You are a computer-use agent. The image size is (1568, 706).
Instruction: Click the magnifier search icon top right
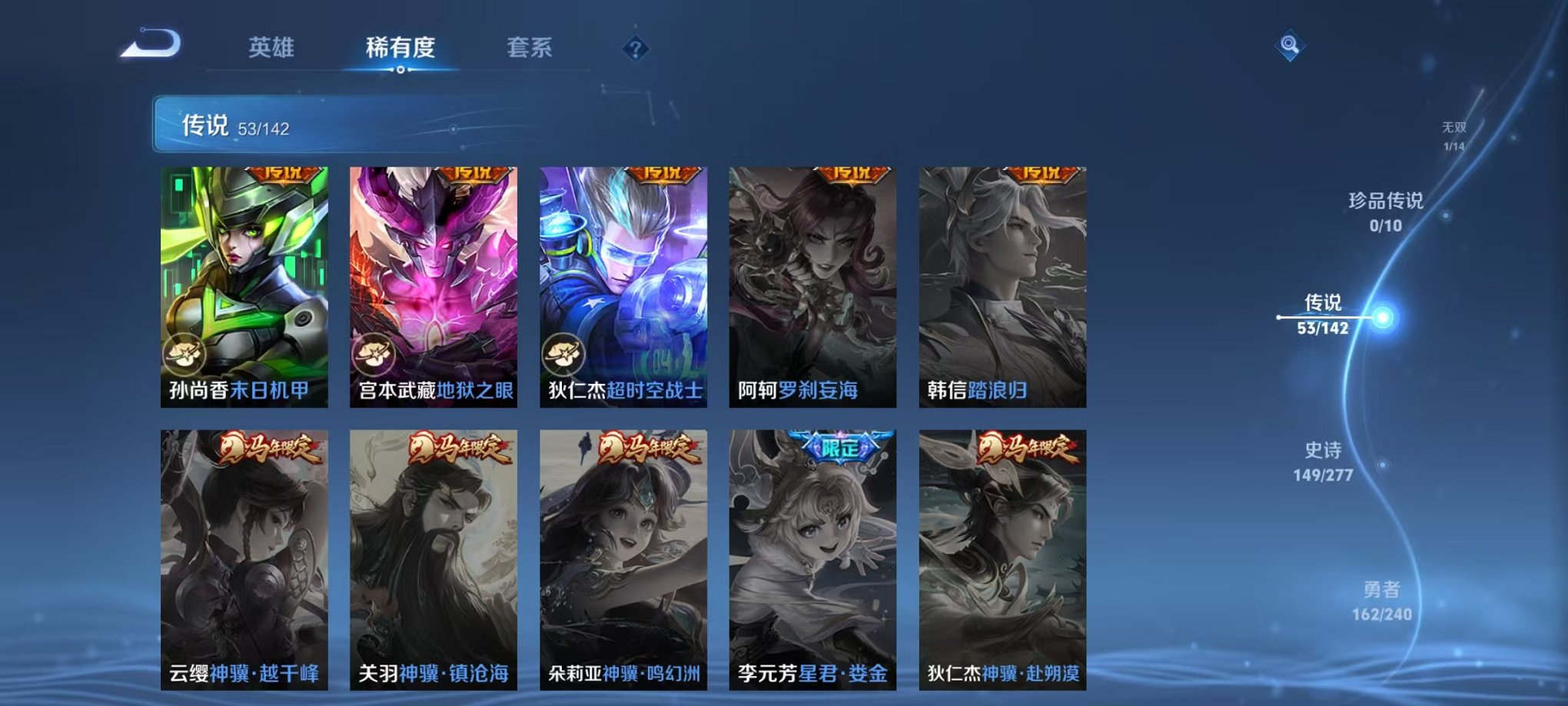(x=1291, y=45)
